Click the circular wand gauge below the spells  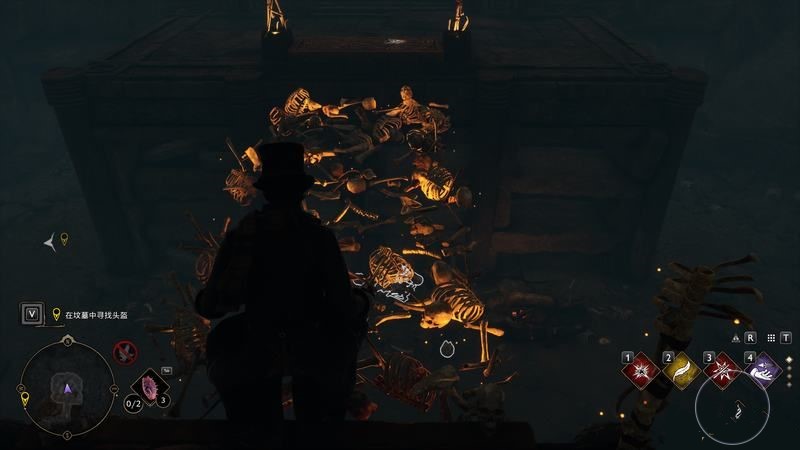(x=732, y=407)
